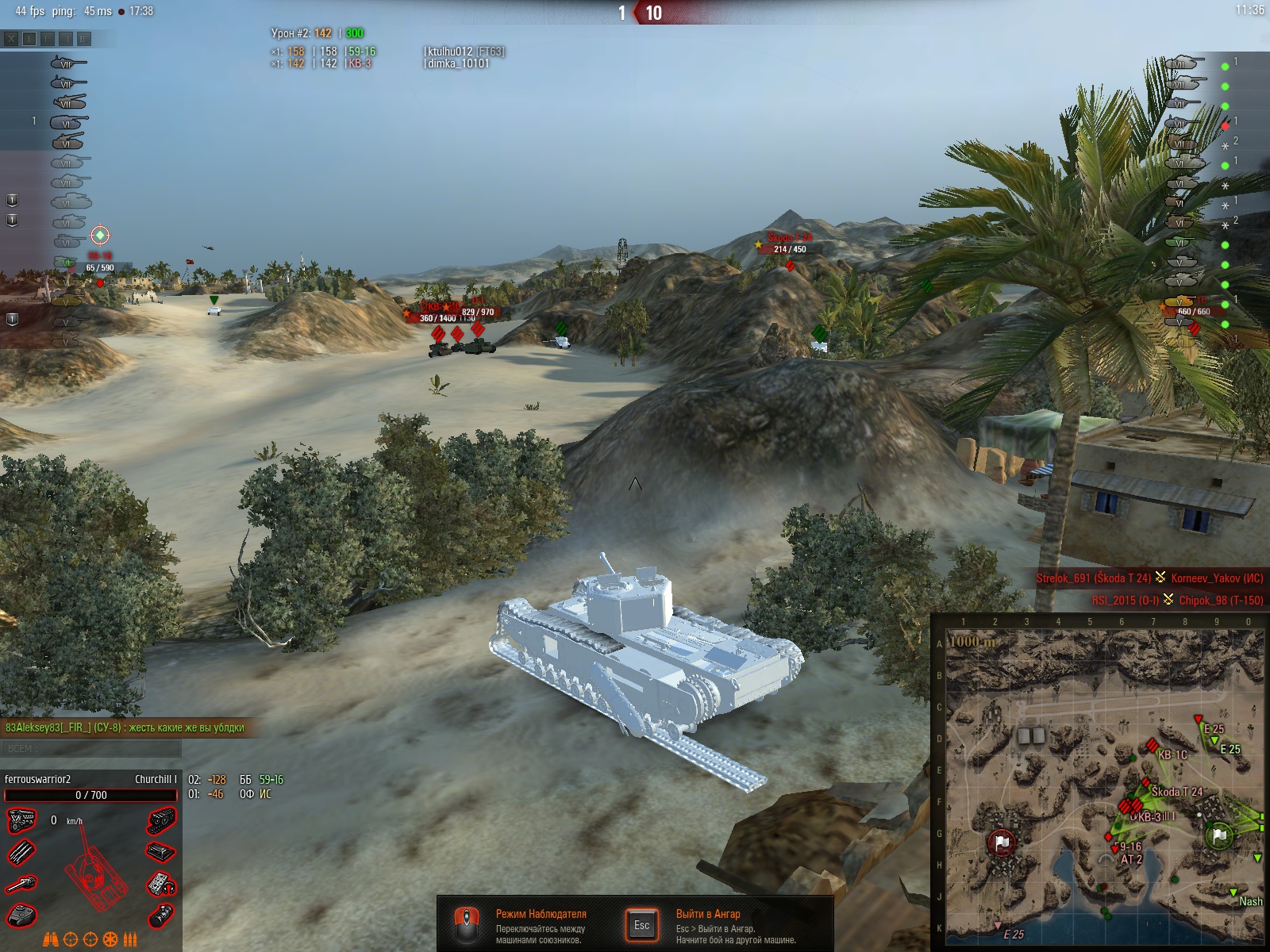Screen dimensions: 1270x952
Task: Click the AT 2 marker on the minimap
Action: [1115, 850]
